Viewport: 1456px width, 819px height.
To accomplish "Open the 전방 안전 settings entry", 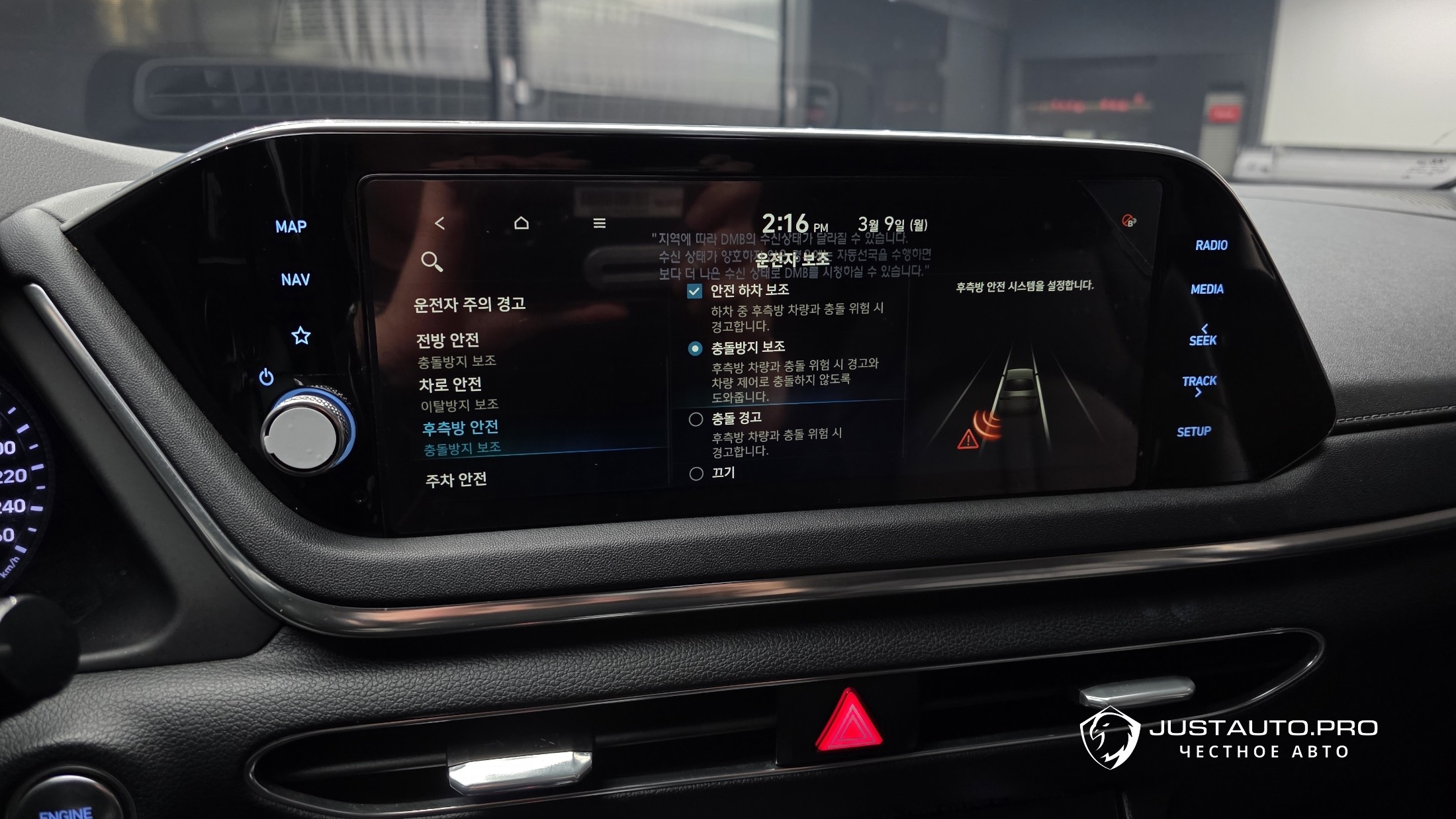I will [447, 341].
